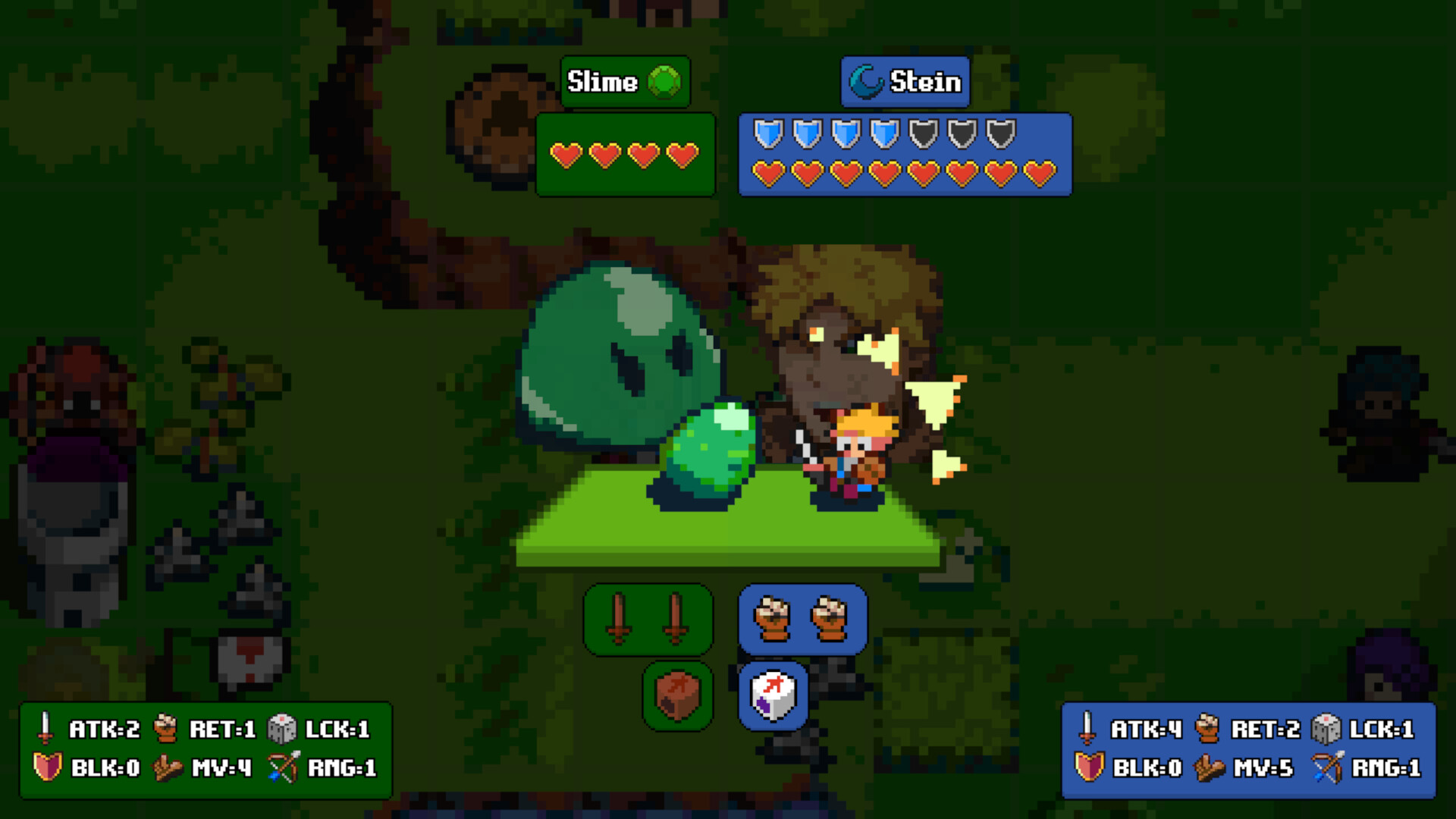
Task: Click the dice LCK icon in Stein's stat panel
Action: (1326, 727)
